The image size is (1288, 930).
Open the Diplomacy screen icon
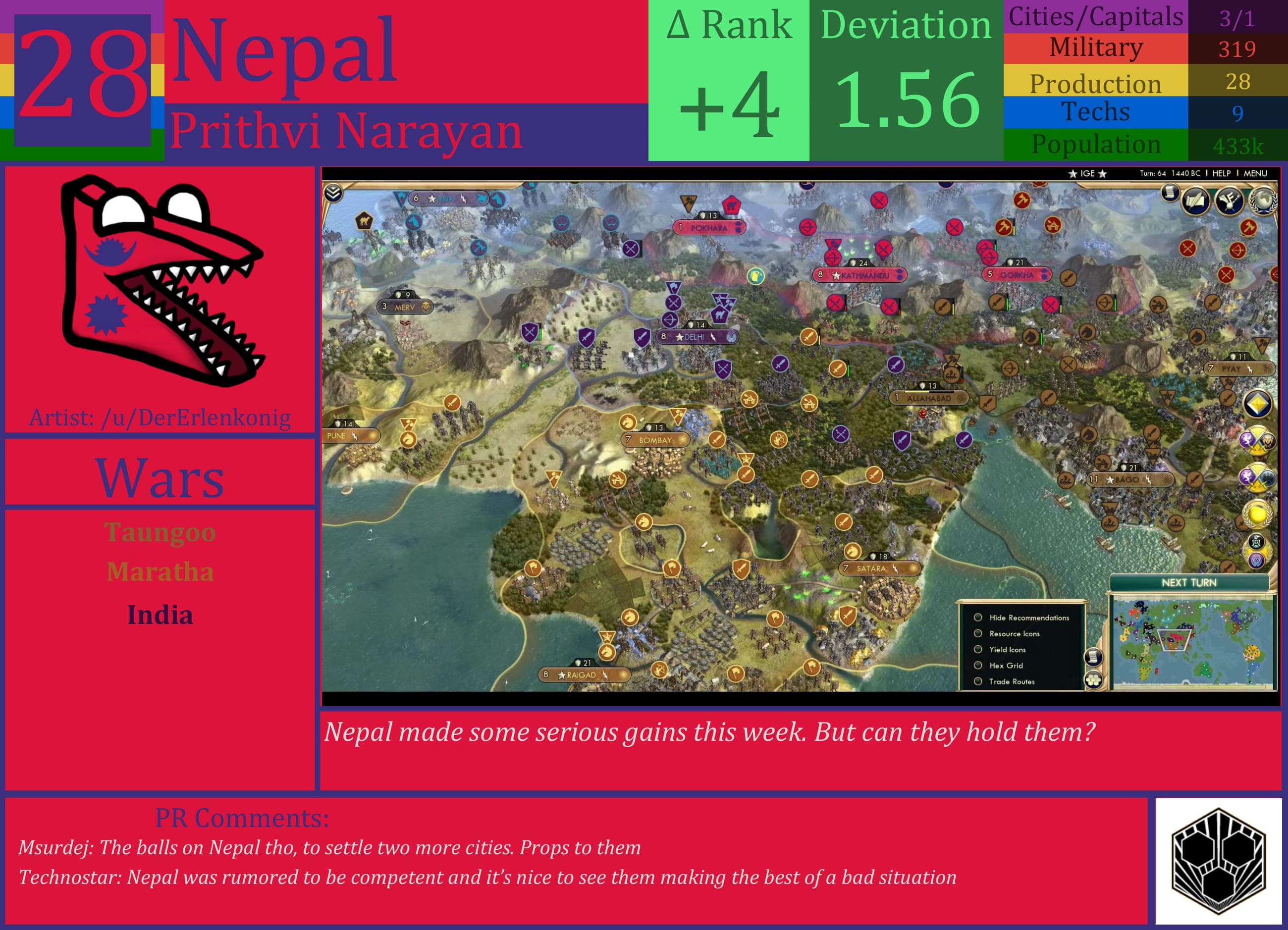tap(1230, 201)
